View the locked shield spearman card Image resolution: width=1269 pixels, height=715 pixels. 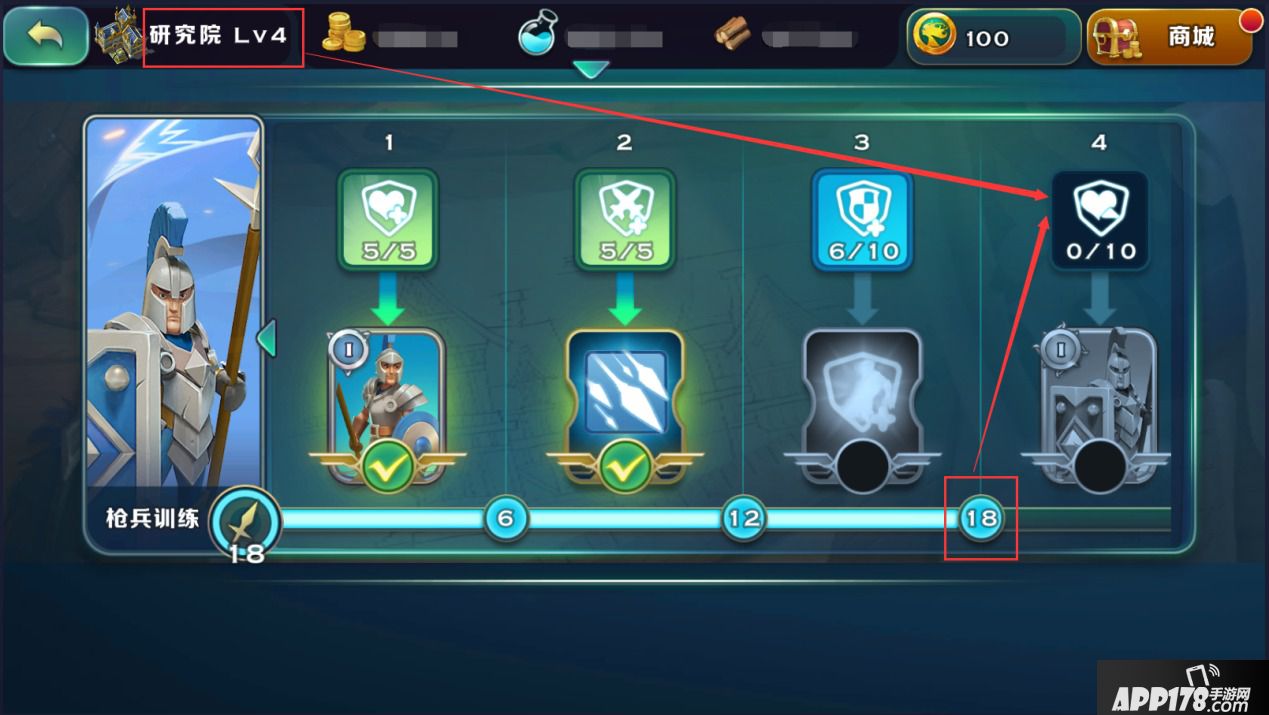click(1099, 405)
